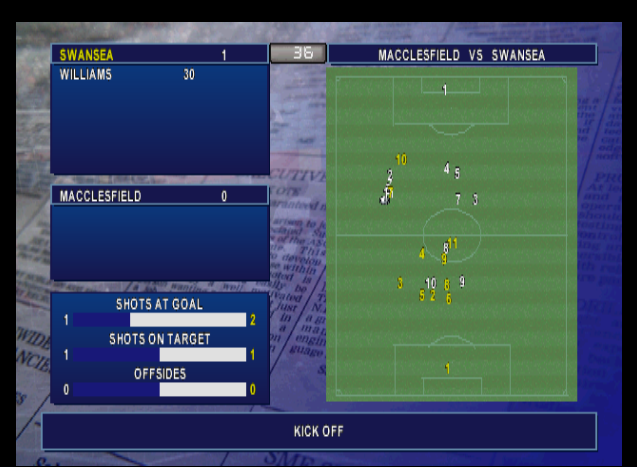
Task: Select the Macclesfield team header
Action: tap(159, 196)
